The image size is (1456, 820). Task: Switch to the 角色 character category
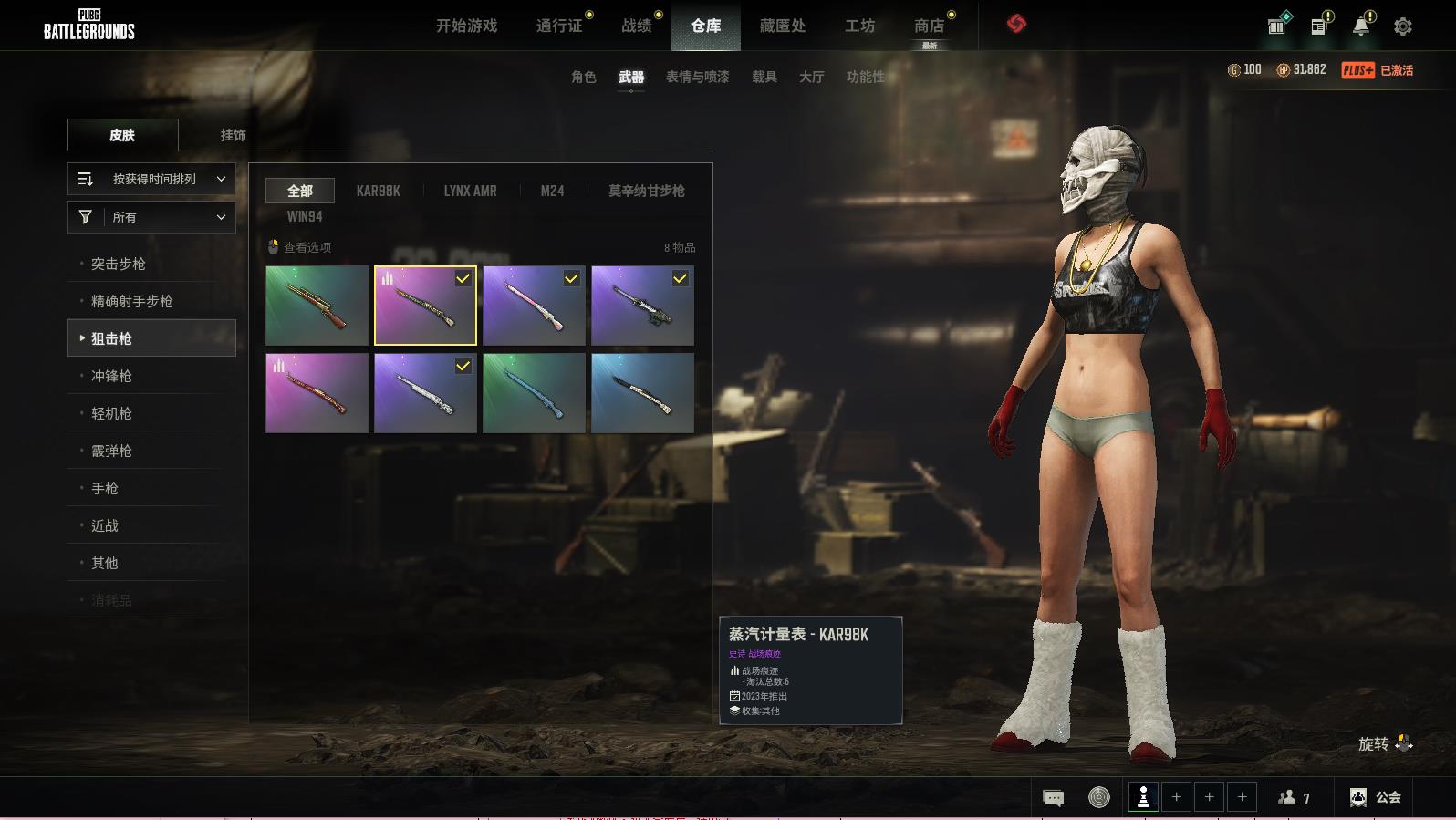point(583,77)
